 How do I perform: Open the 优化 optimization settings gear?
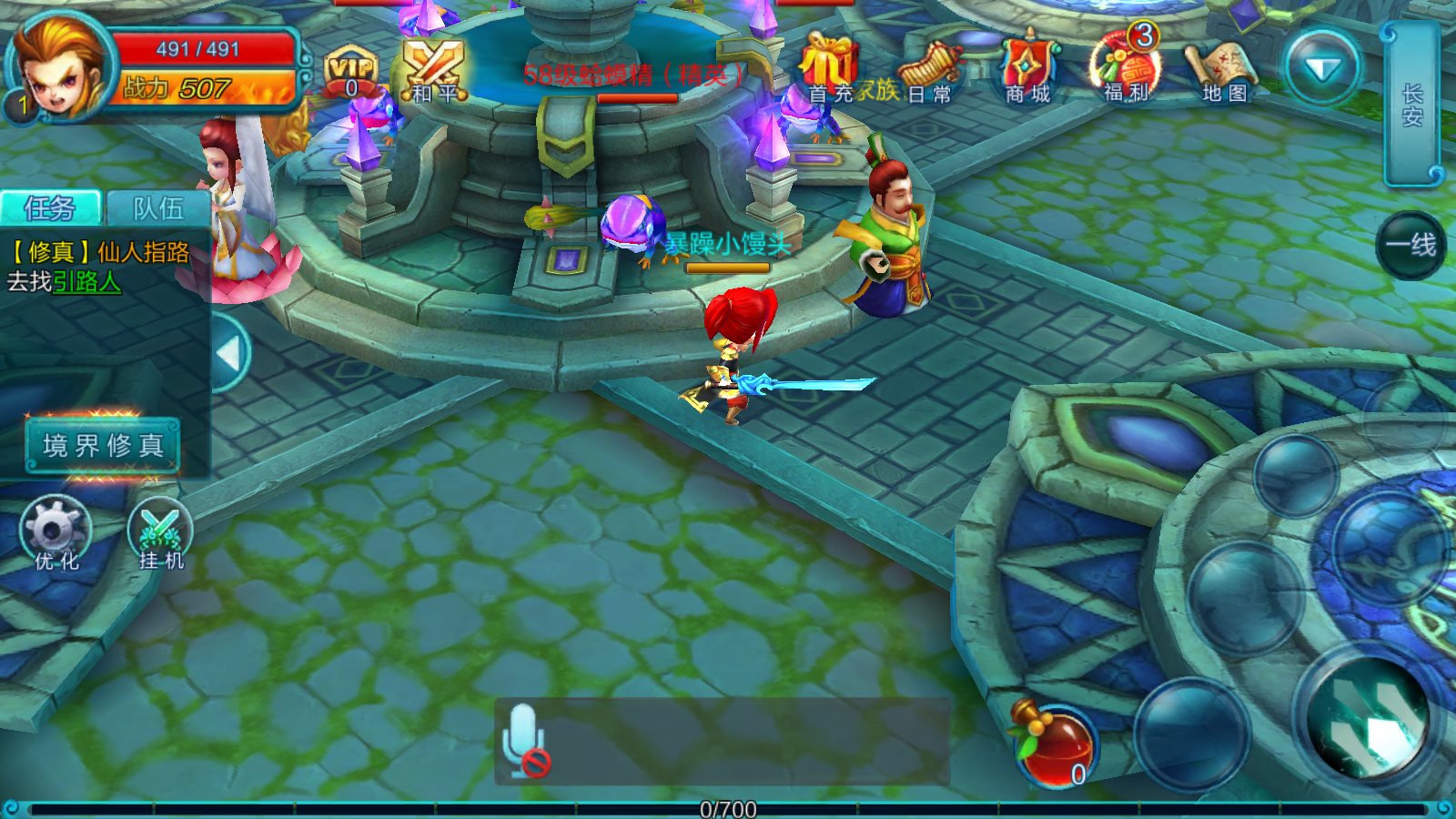(x=56, y=528)
